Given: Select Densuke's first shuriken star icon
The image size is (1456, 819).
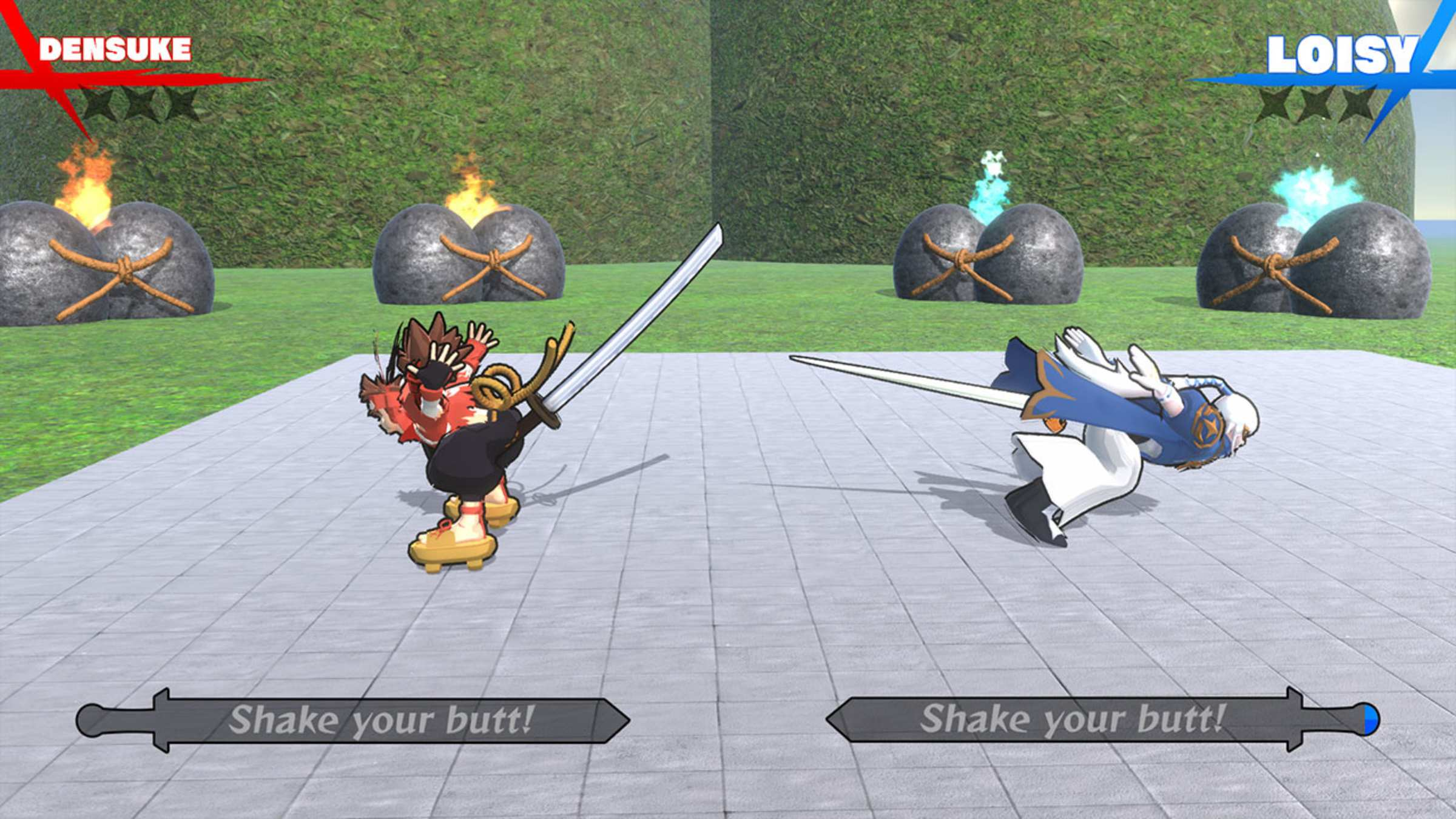Looking at the screenshot, I should click(x=96, y=106).
